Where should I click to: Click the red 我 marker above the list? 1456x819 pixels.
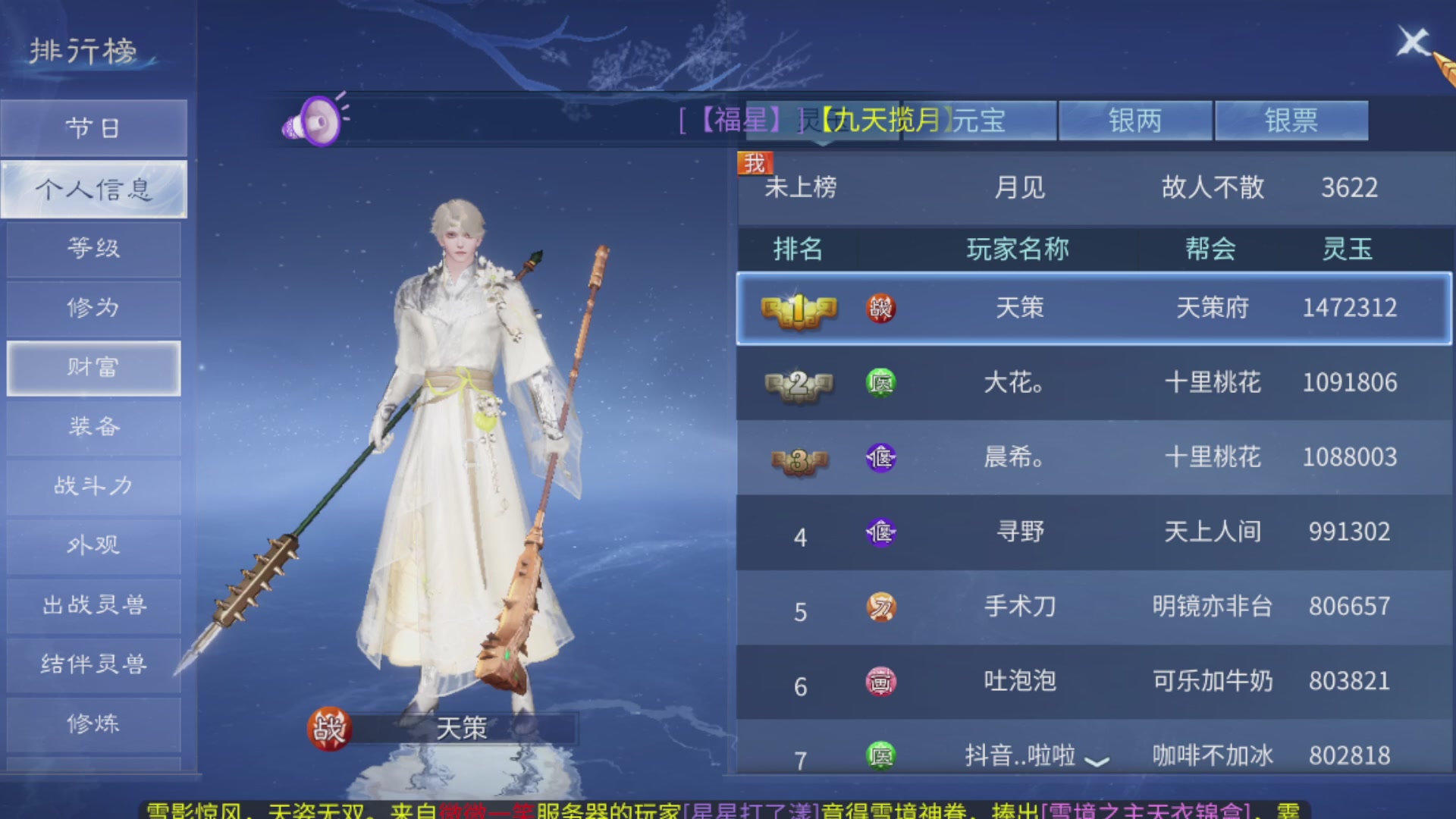[x=755, y=162]
